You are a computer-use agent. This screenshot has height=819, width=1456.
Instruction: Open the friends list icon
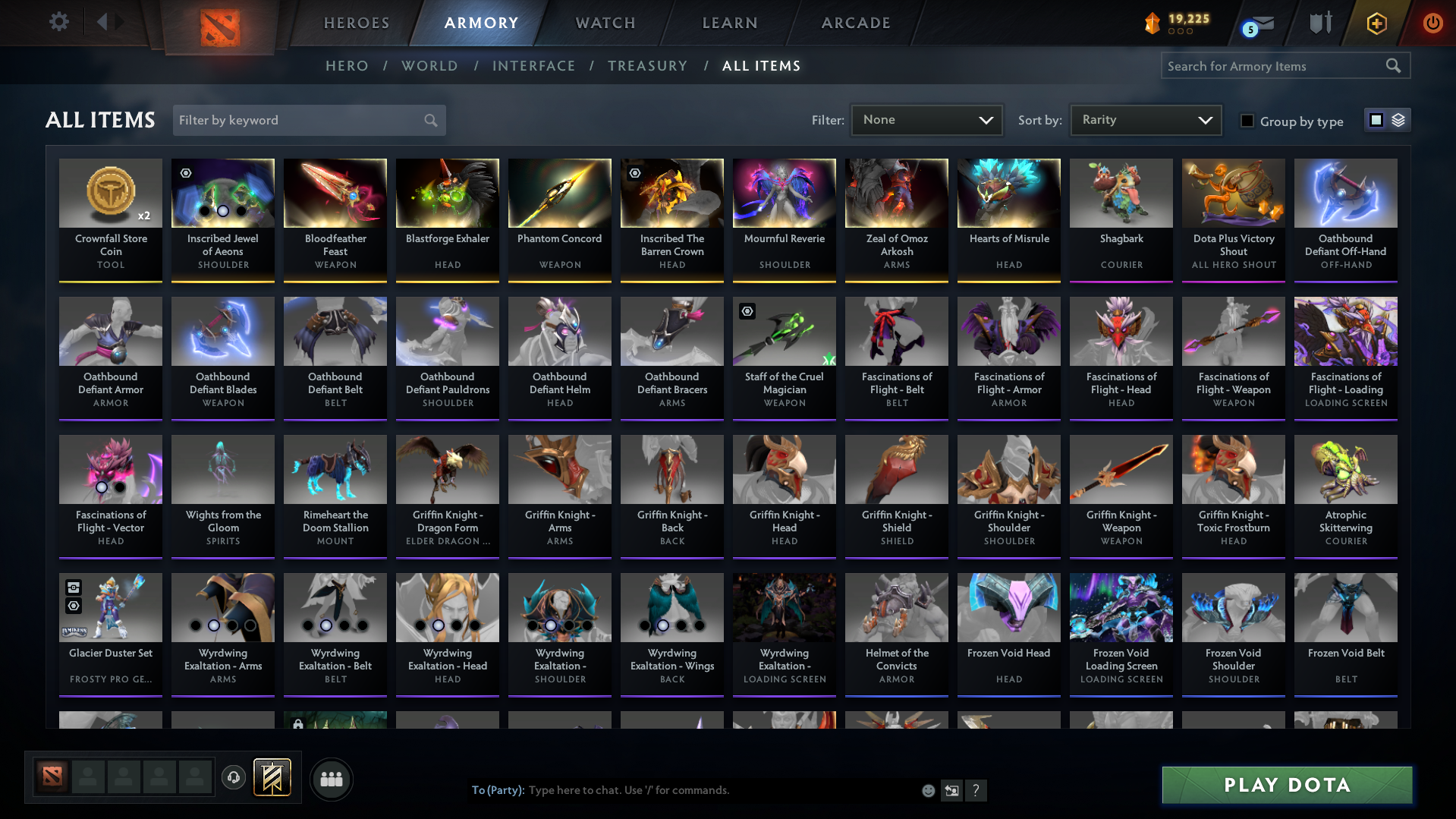point(331,779)
